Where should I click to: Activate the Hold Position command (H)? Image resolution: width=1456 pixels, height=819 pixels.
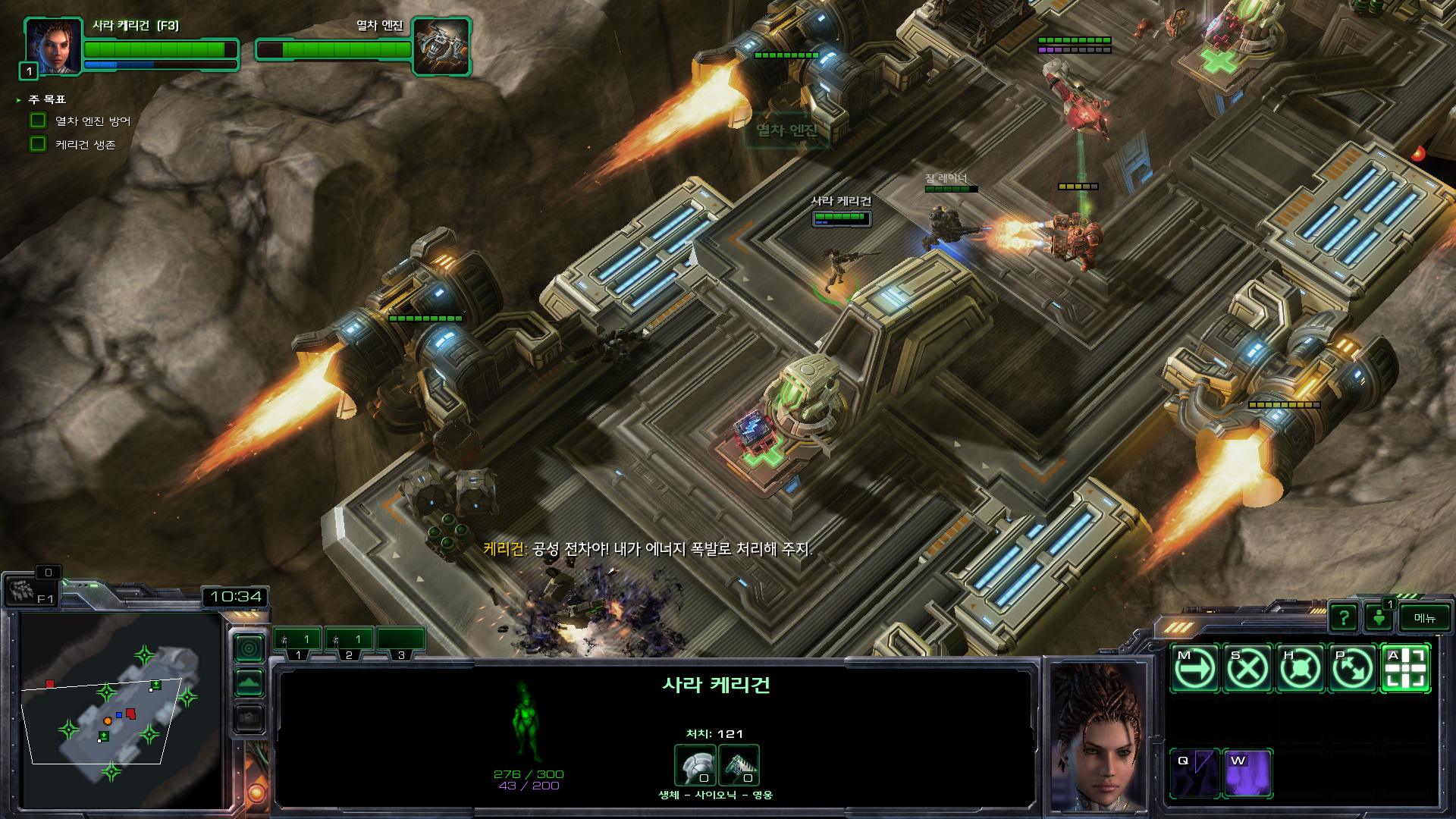click(1301, 669)
